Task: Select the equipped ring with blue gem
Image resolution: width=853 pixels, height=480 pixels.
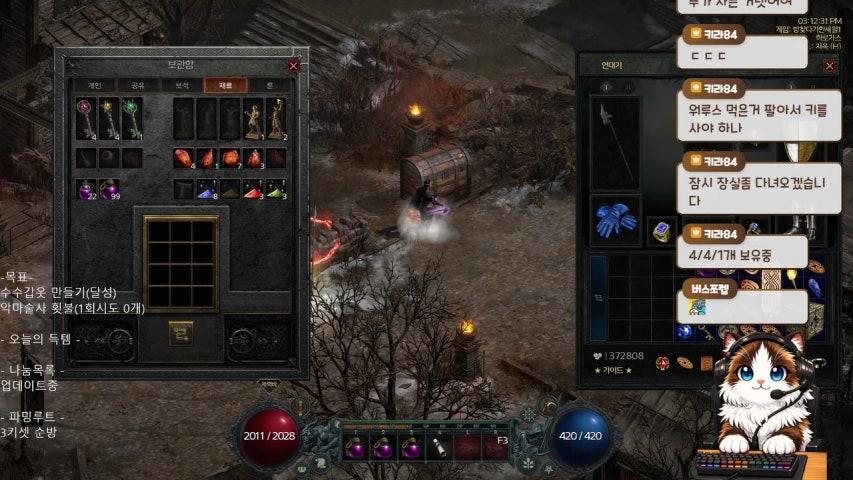Action: (662, 232)
